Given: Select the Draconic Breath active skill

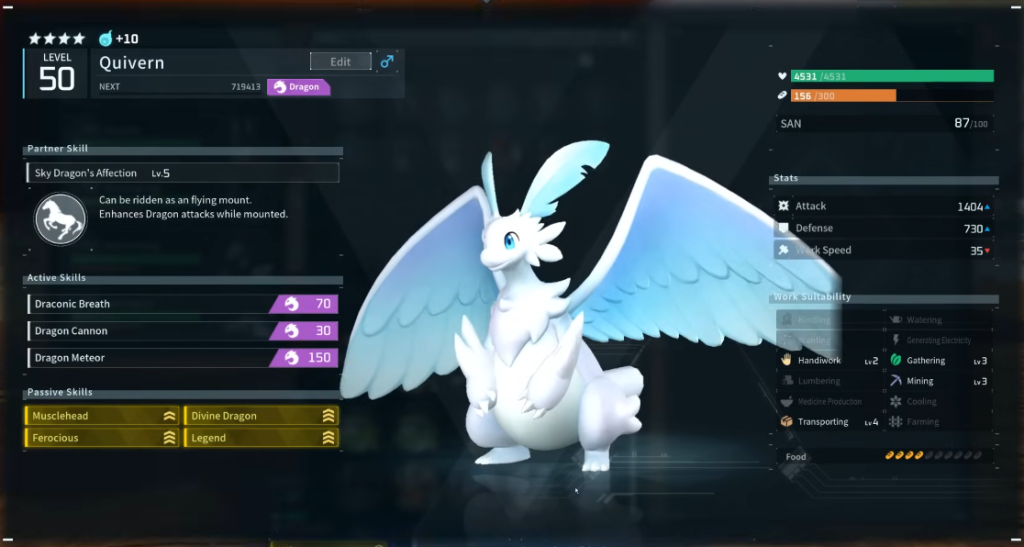Looking at the screenshot, I should 182,304.
